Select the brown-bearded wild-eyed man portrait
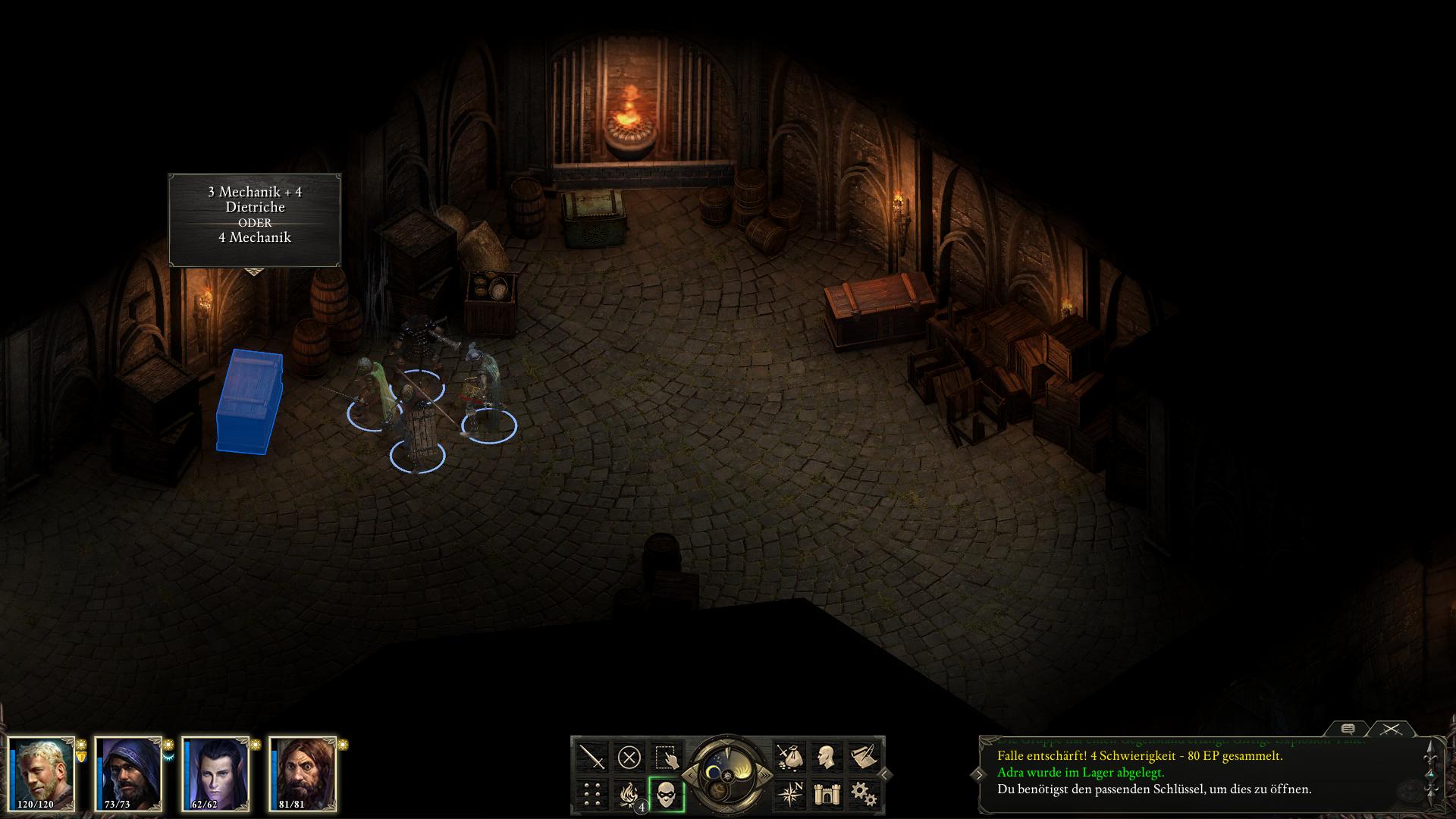Image resolution: width=1456 pixels, height=819 pixels. coord(303,773)
